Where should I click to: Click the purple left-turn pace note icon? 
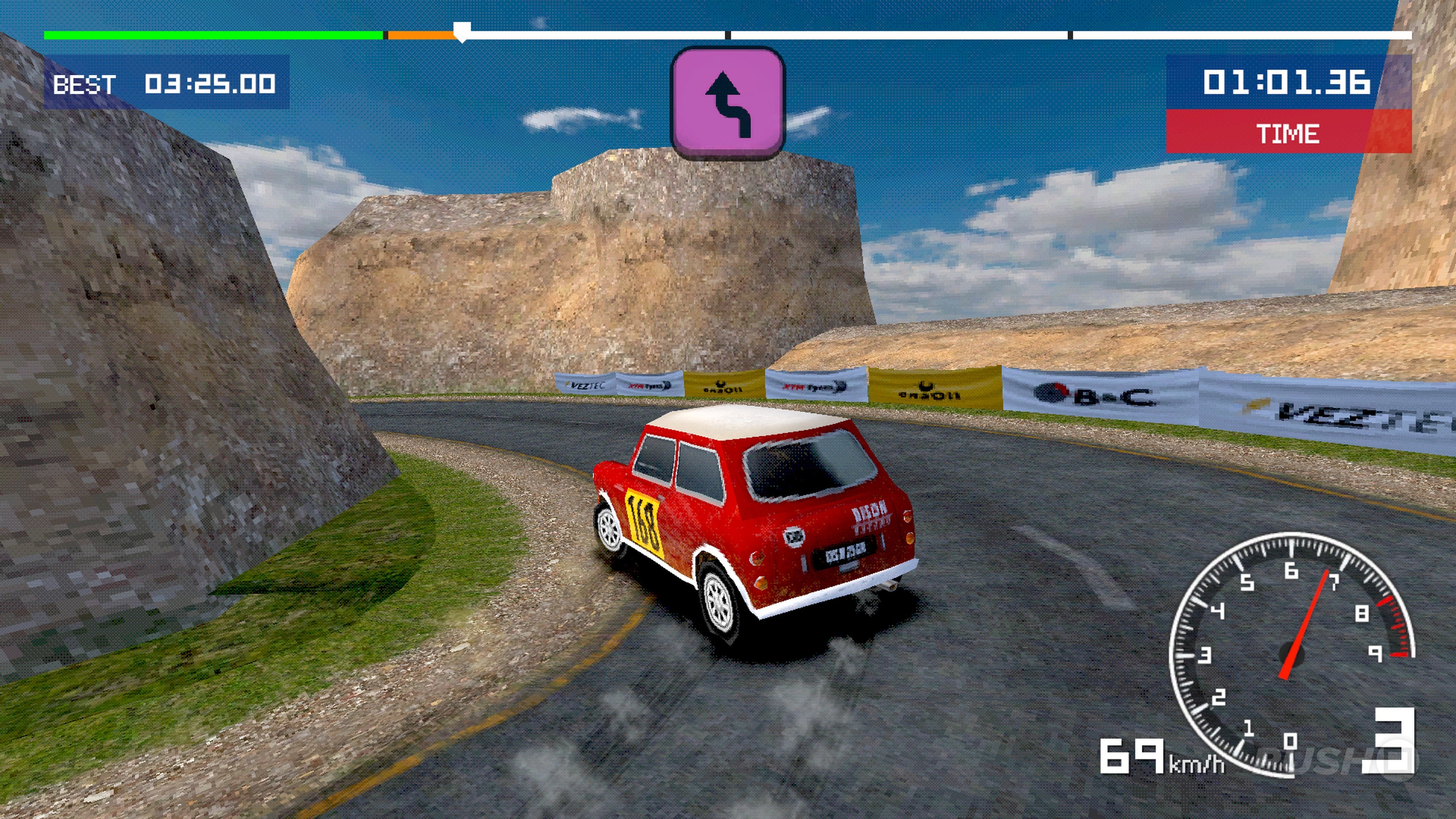point(728,104)
